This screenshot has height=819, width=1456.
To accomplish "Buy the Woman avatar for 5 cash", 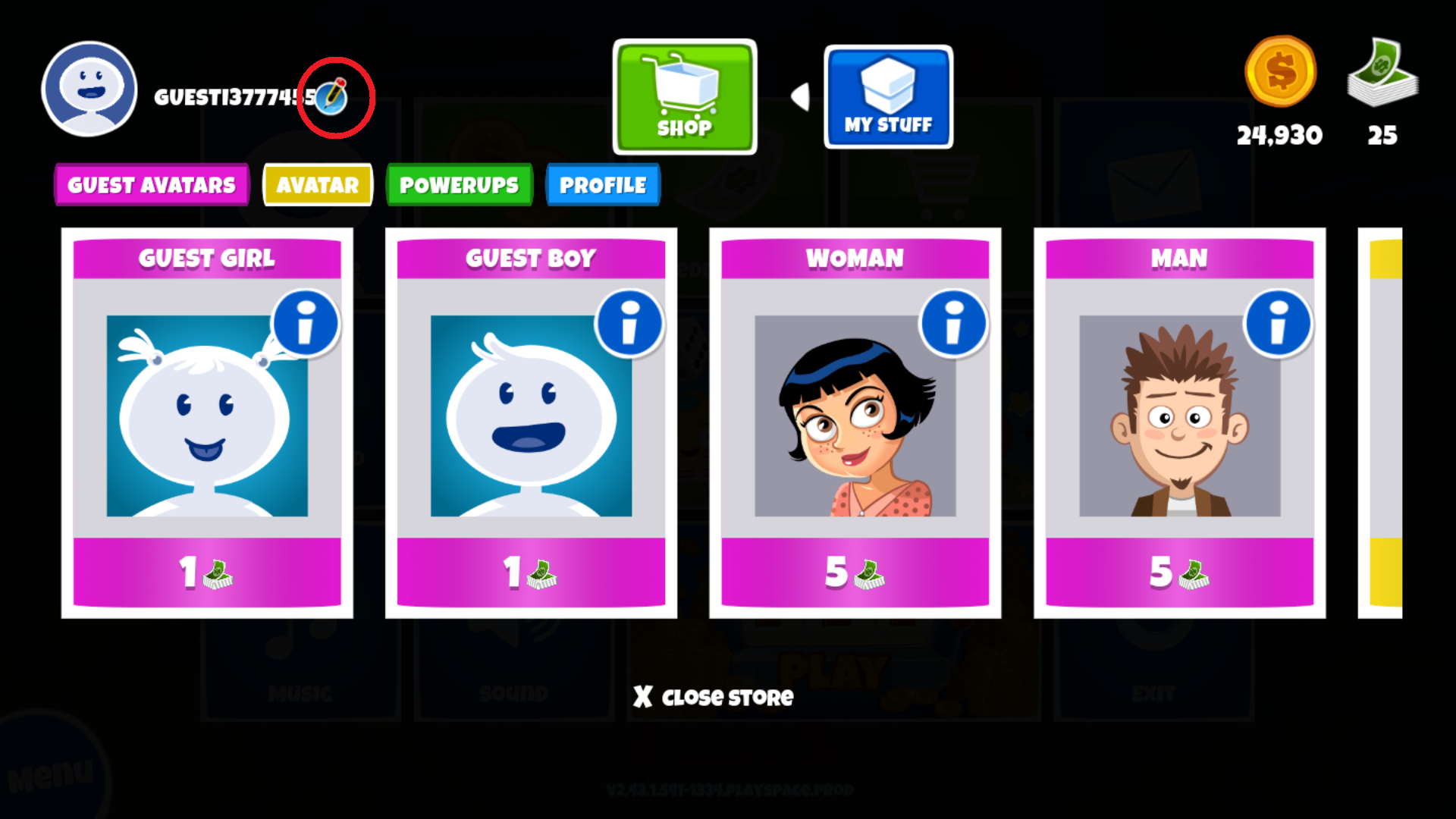I will coord(855,575).
